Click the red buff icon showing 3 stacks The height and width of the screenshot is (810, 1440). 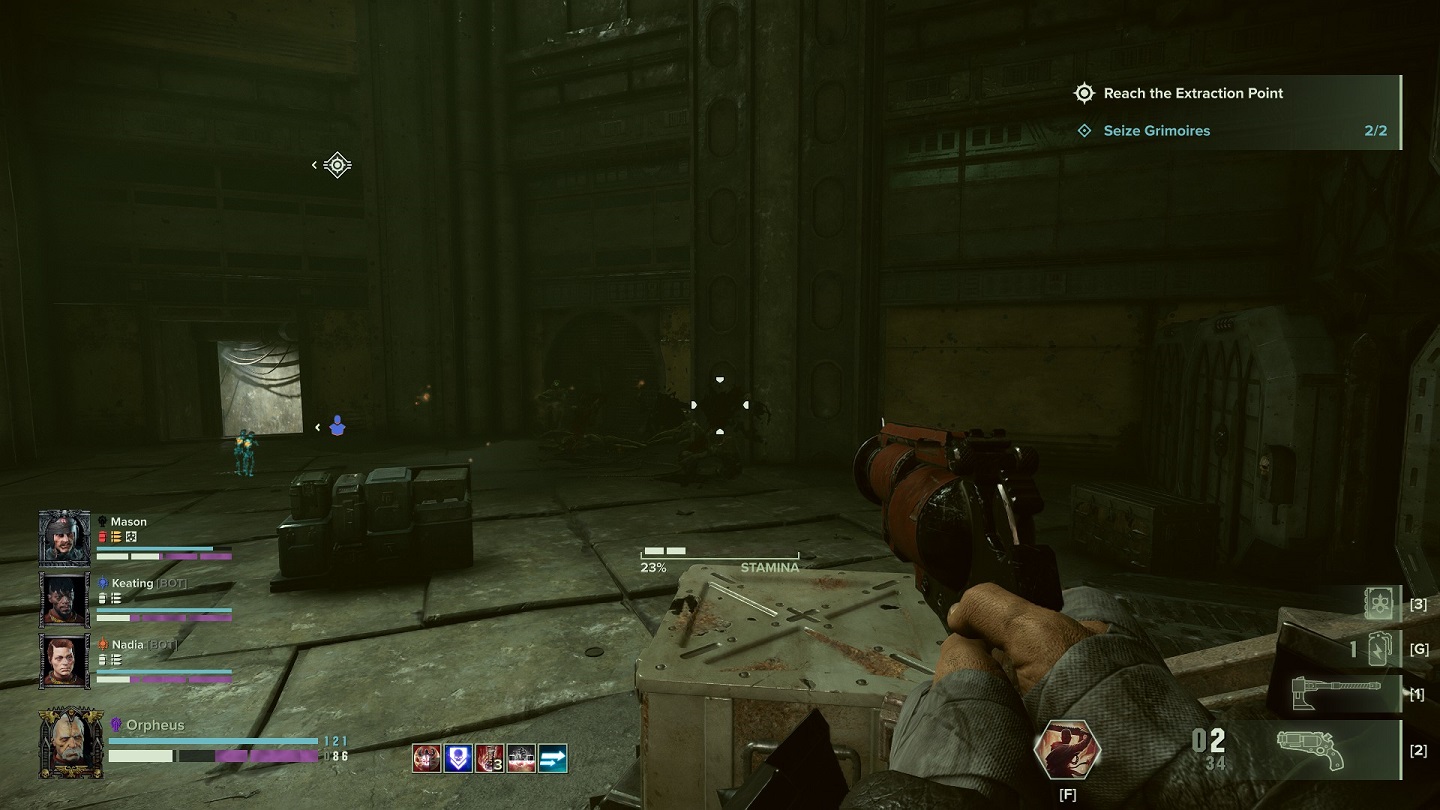tap(489, 758)
